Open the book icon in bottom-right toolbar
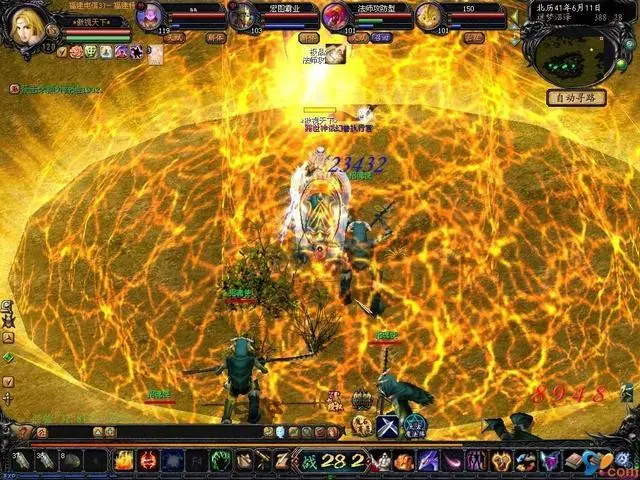 pyautogui.click(x=573, y=461)
